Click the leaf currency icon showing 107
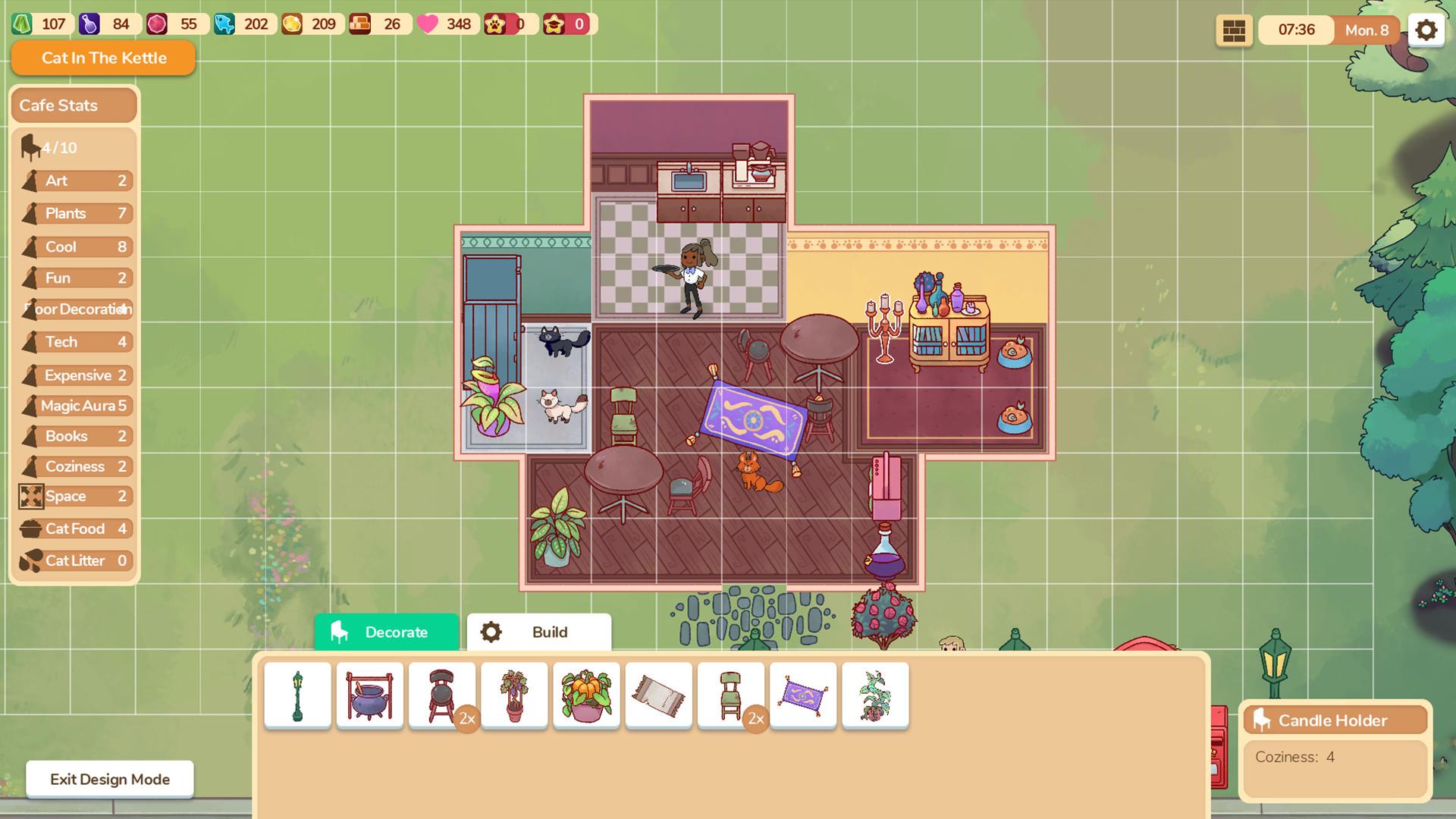This screenshot has height=819, width=1456. point(23,24)
